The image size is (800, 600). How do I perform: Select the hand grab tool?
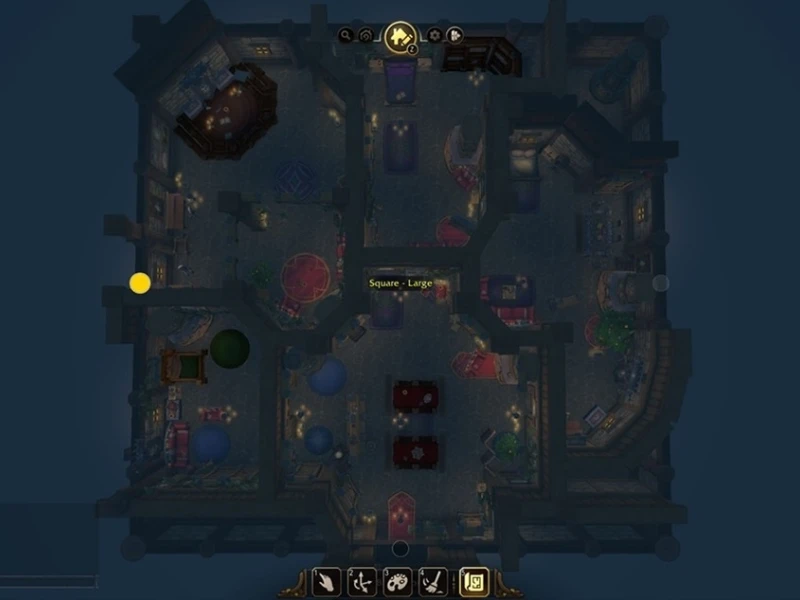click(326, 582)
